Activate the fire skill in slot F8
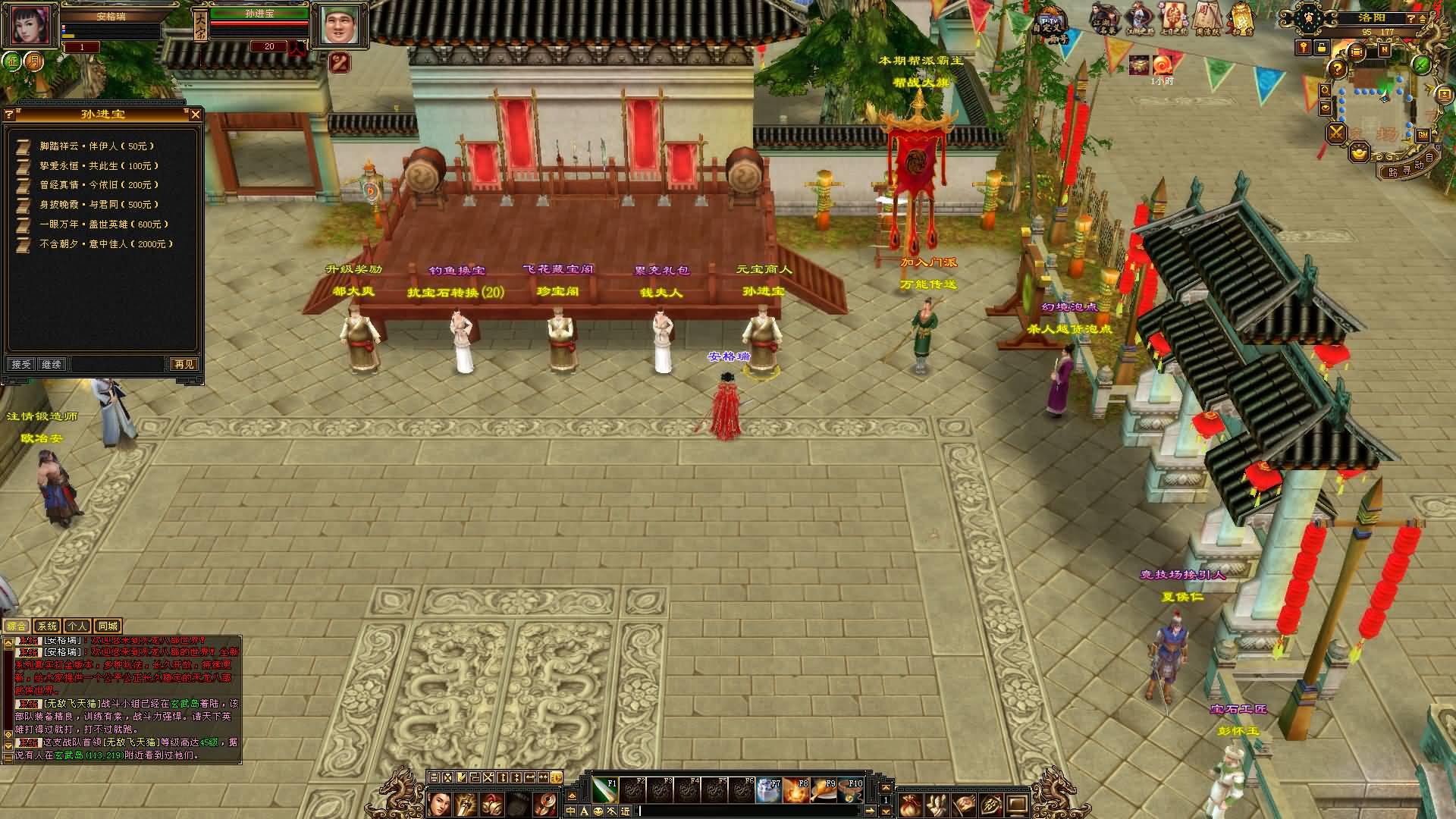The width and height of the screenshot is (1456, 819). (x=795, y=791)
